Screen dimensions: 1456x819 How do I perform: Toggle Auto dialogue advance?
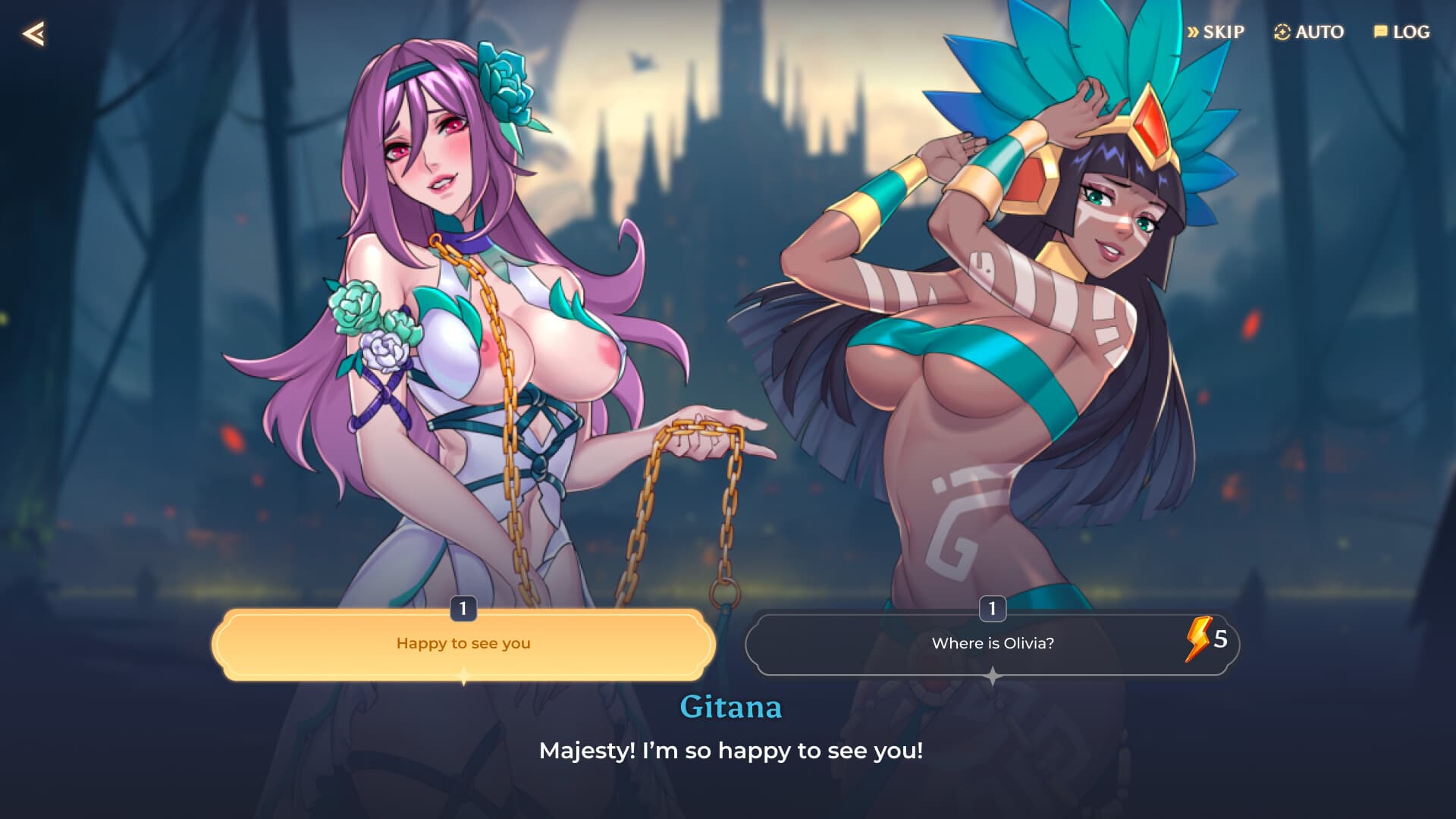click(1309, 32)
